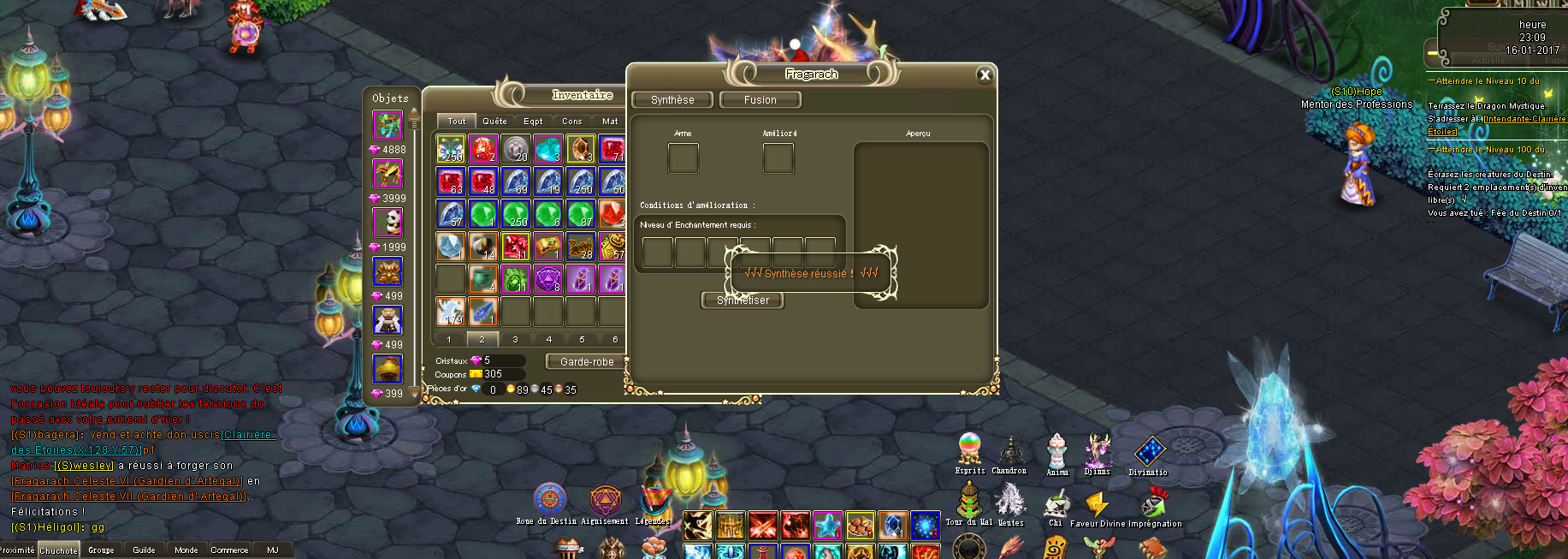Show the Quête inventory tab
The height and width of the screenshot is (559, 1568).
tap(494, 122)
